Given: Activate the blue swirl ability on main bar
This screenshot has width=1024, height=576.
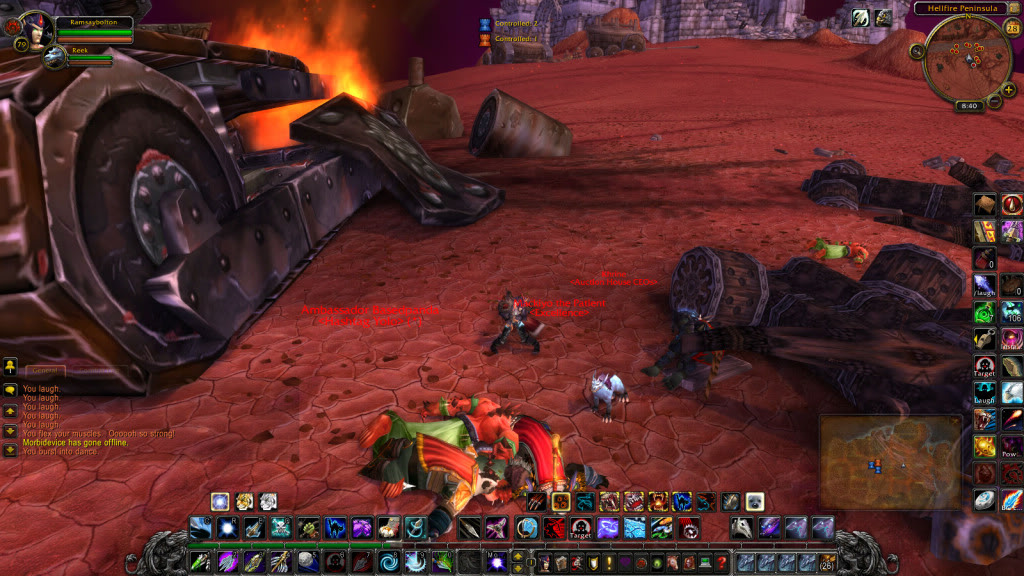Looking at the screenshot, I should [388, 562].
